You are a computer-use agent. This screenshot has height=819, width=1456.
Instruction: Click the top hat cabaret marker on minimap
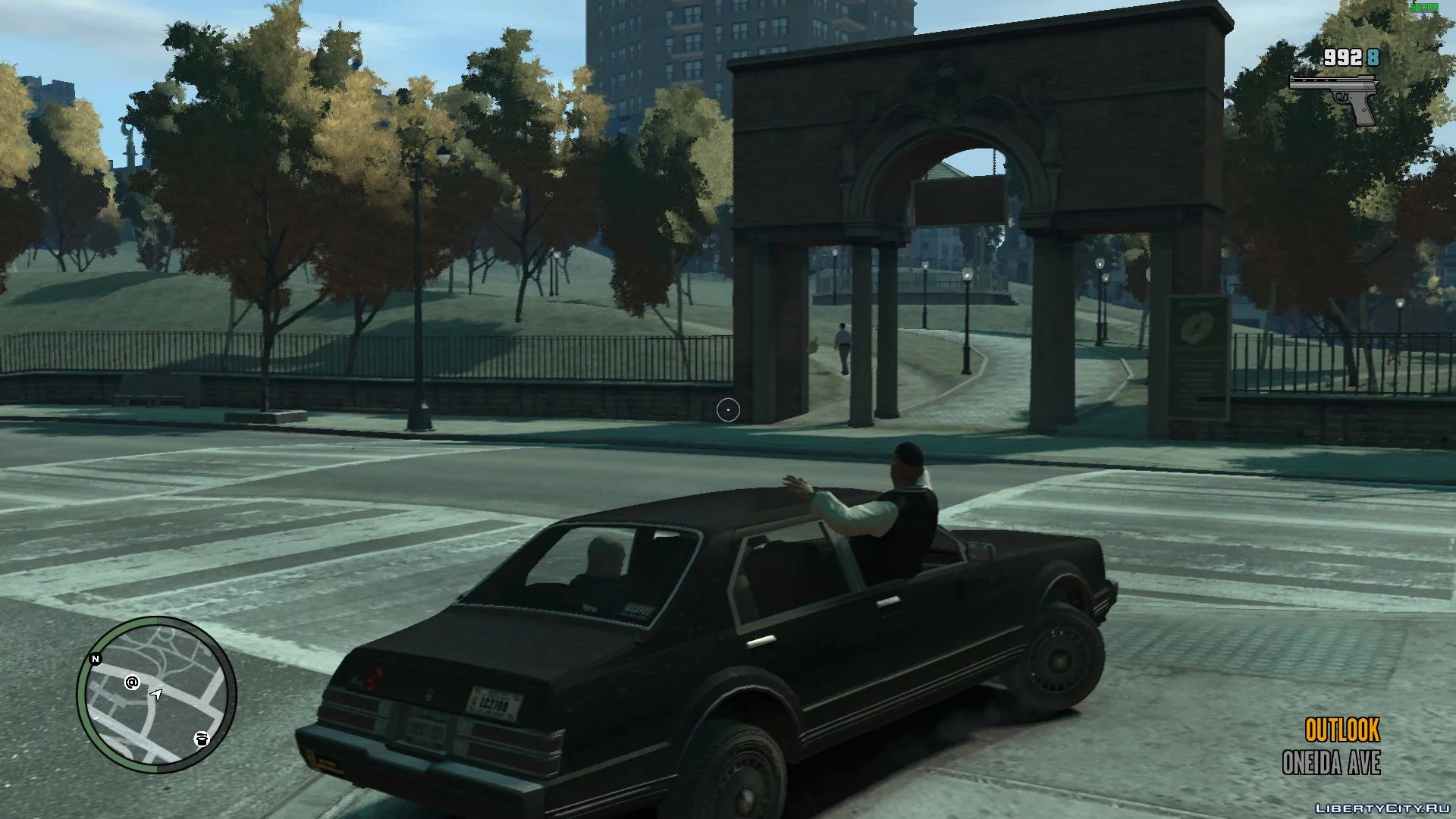click(201, 739)
